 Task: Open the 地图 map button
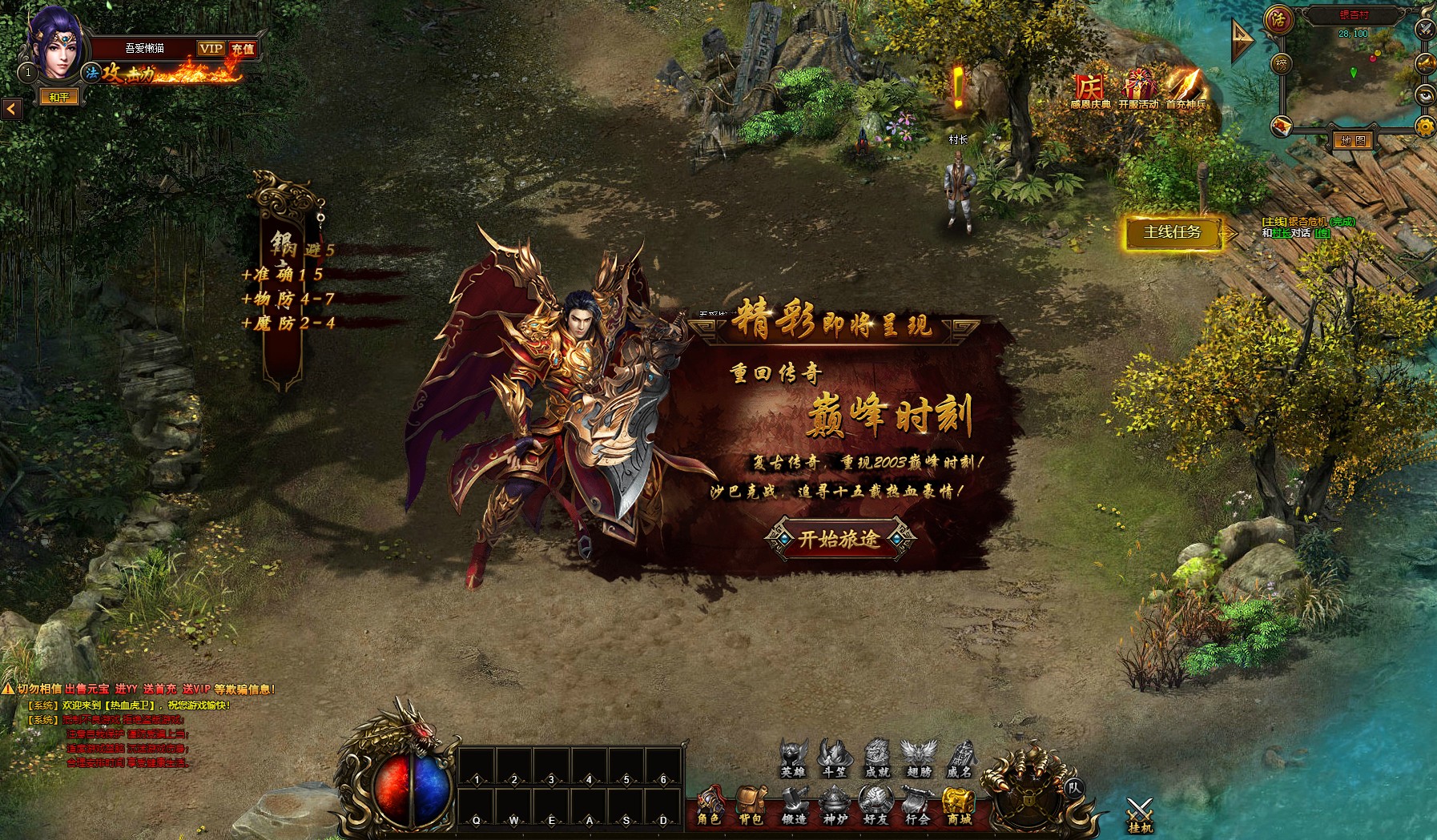[1353, 141]
